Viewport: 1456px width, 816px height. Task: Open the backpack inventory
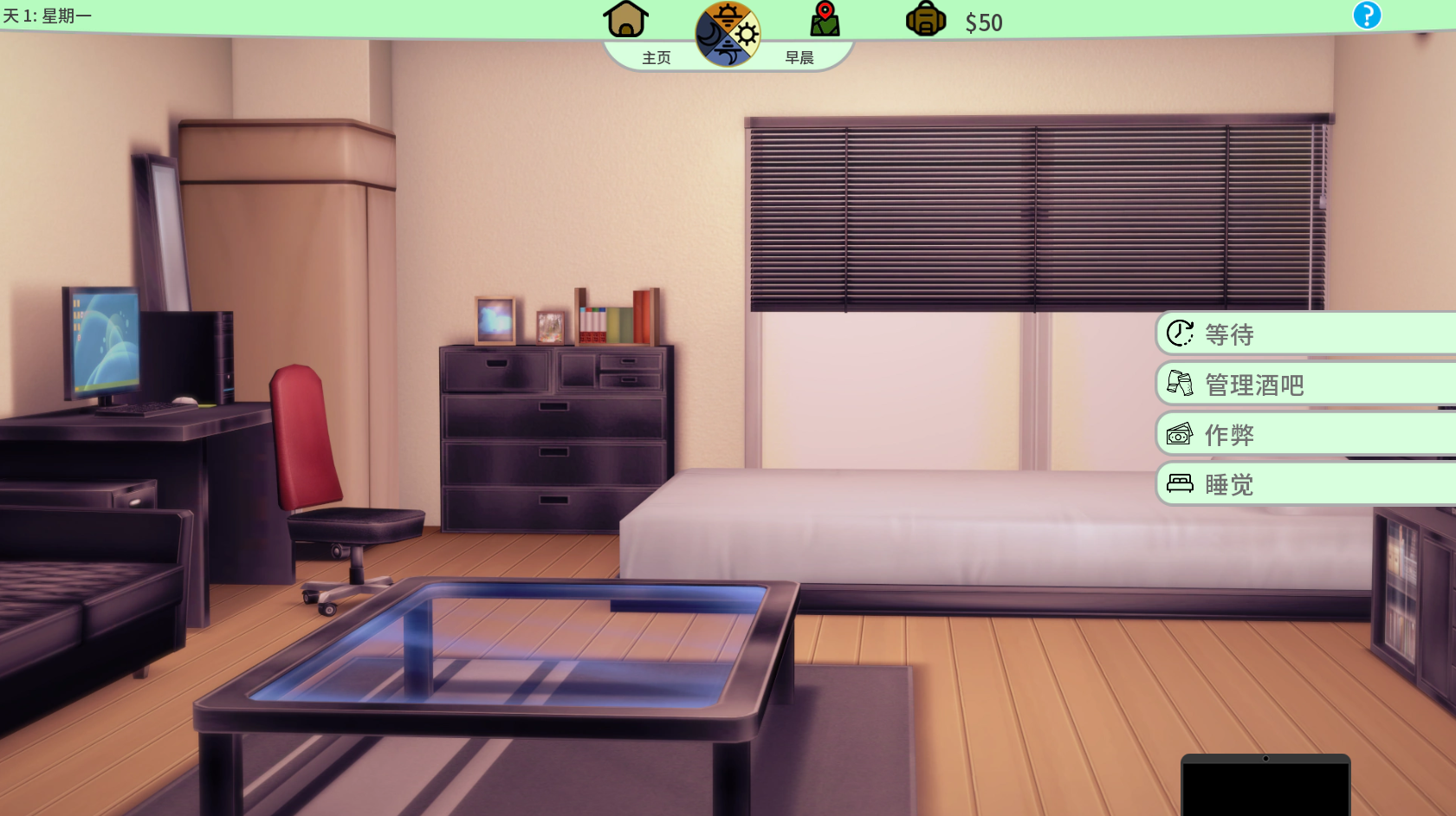click(x=925, y=19)
